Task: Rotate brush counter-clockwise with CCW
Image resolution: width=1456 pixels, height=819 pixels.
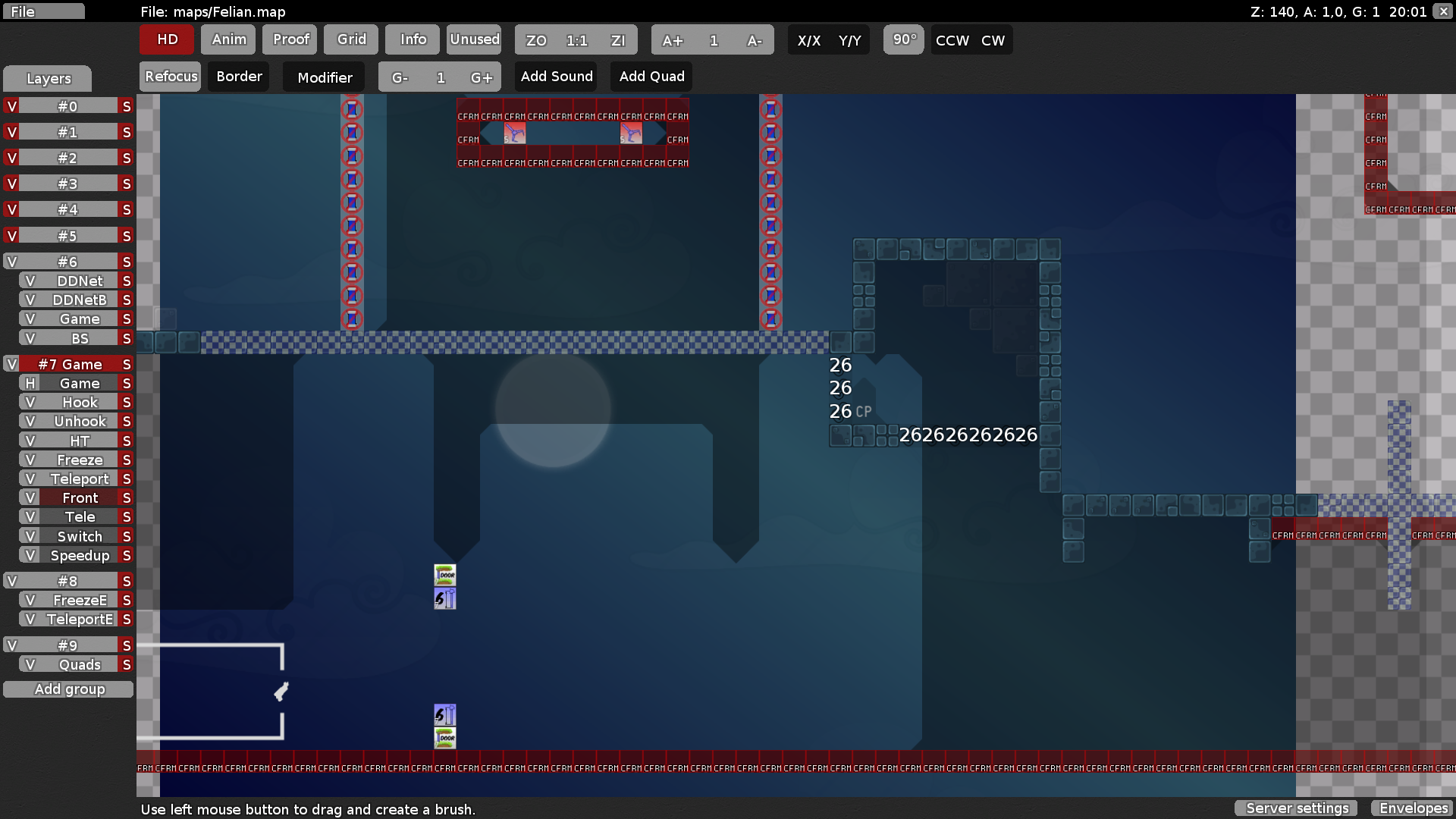Action: (951, 40)
